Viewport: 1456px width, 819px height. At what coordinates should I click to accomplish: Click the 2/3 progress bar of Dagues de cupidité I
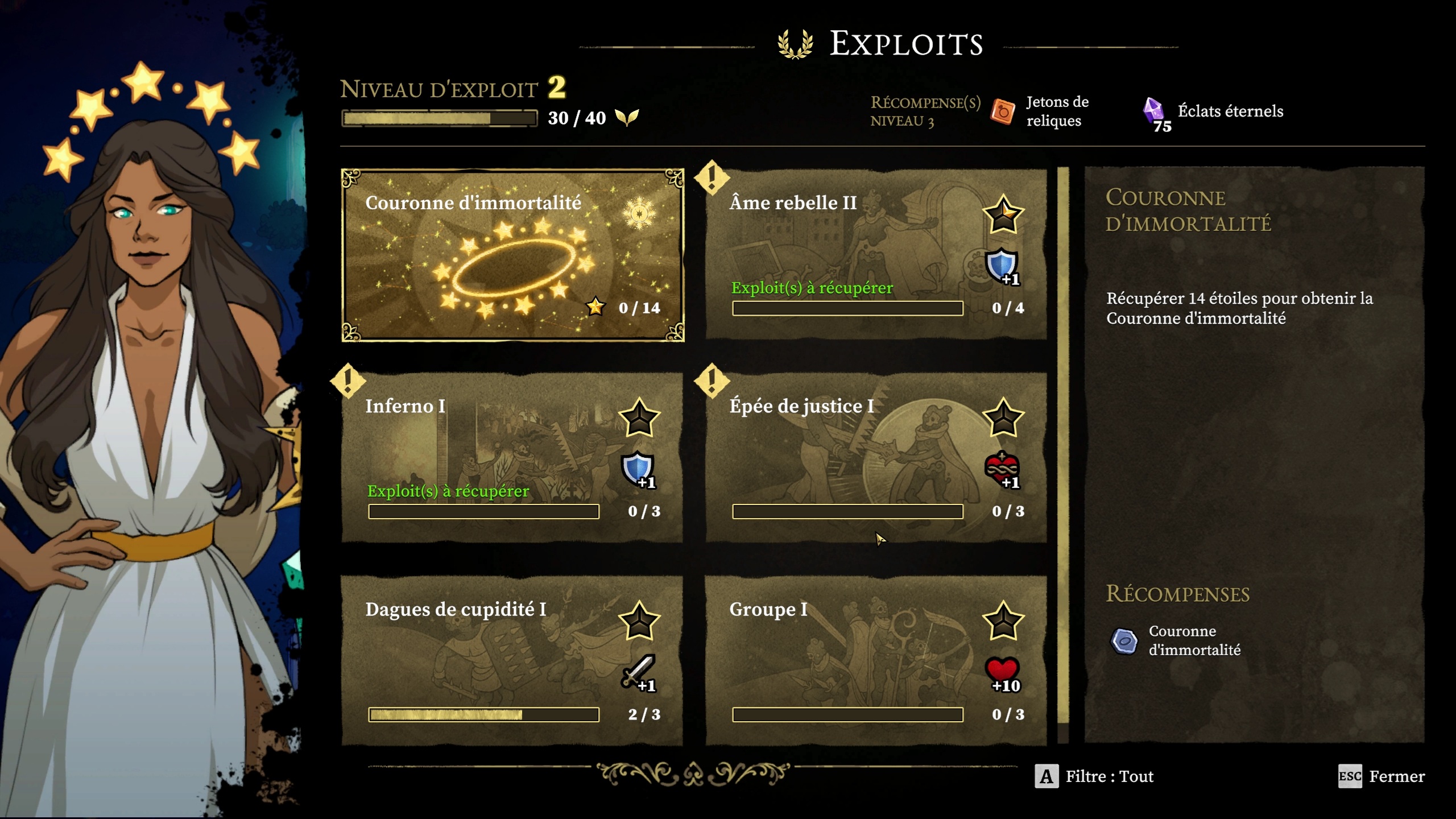pyautogui.click(x=483, y=716)
